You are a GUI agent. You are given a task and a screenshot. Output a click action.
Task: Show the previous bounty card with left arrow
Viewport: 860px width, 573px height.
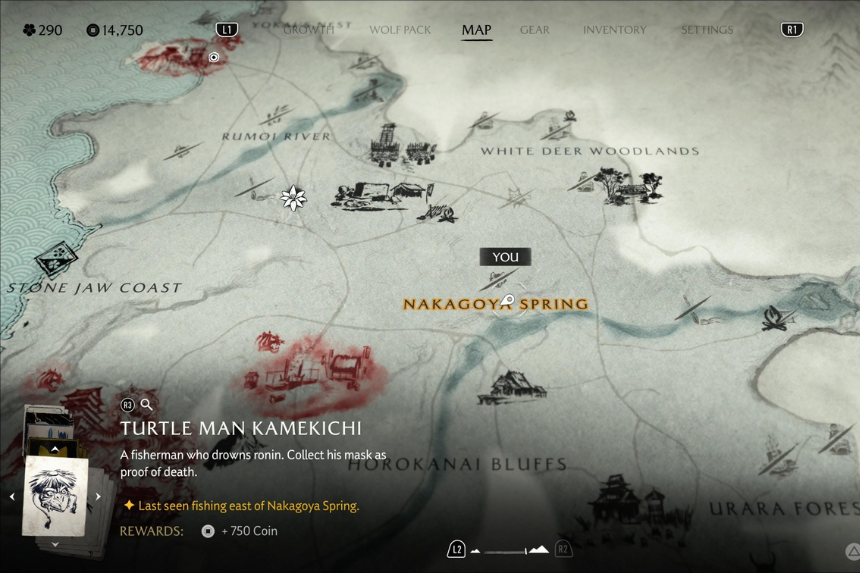(12, 496)
